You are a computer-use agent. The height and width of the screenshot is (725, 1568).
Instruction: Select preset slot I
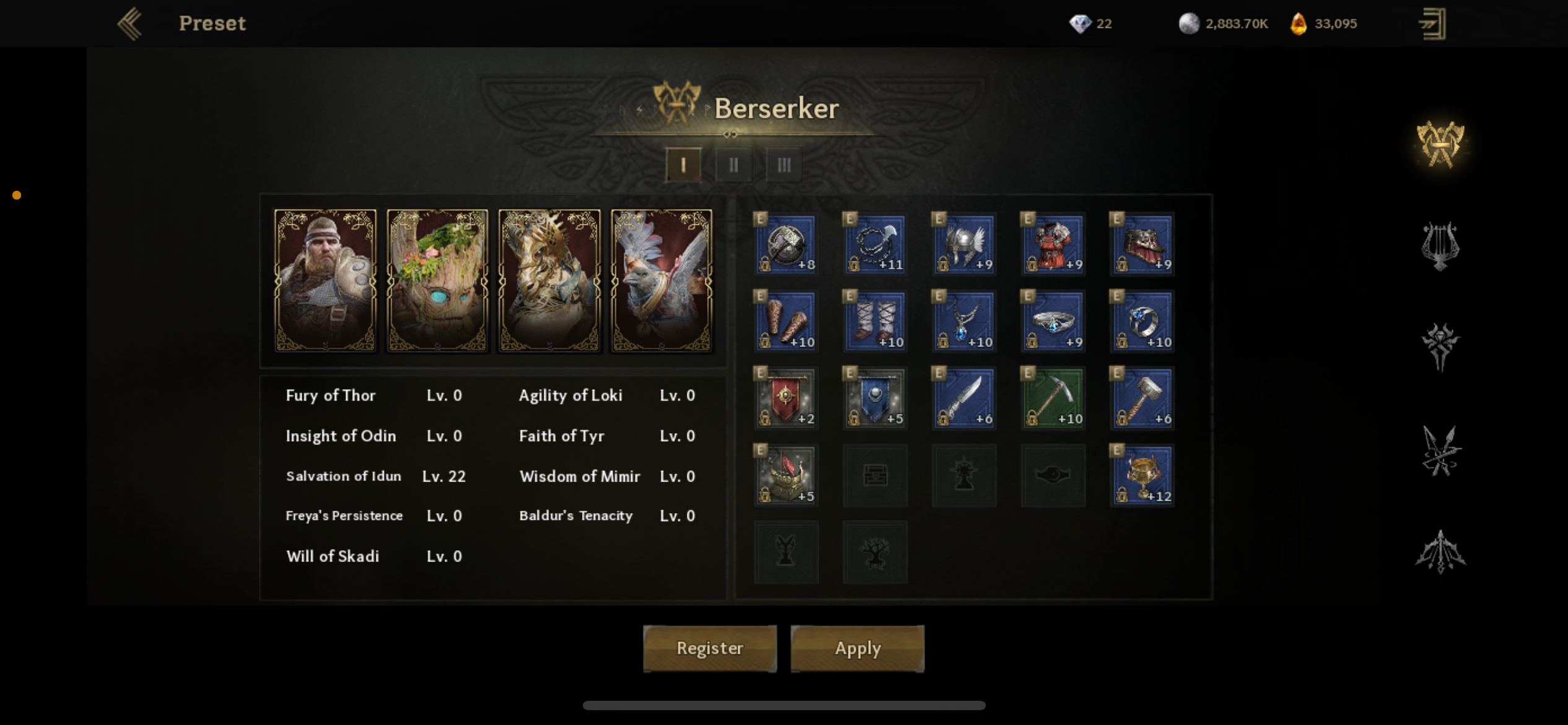683,165
